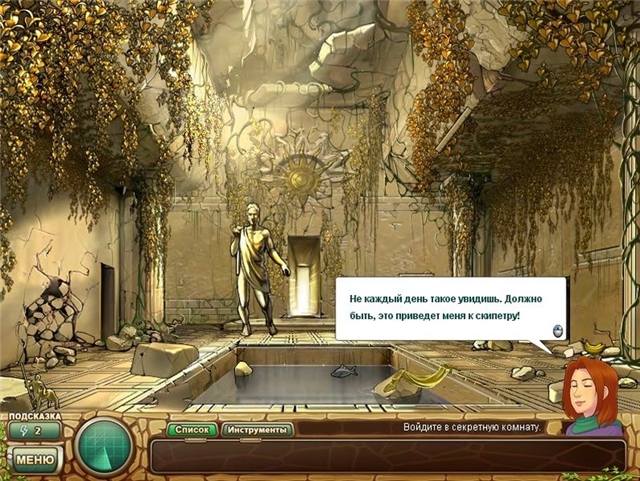Switch to the Инструменты tab
Image resolution: width=640 pixels, height=481 pixels.
coord(257,430)
